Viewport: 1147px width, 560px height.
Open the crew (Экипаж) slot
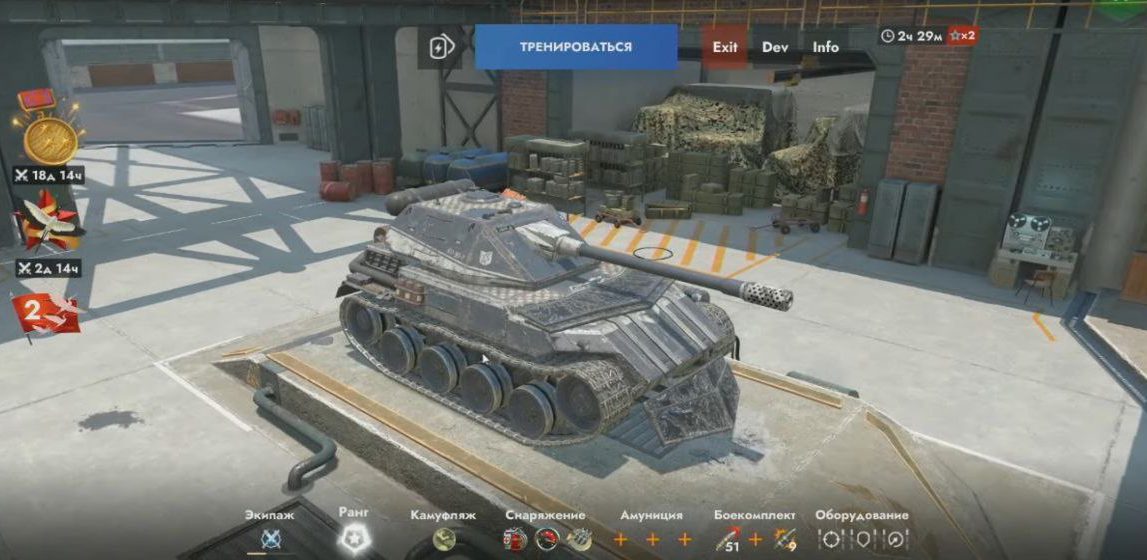tap(271, 539)
